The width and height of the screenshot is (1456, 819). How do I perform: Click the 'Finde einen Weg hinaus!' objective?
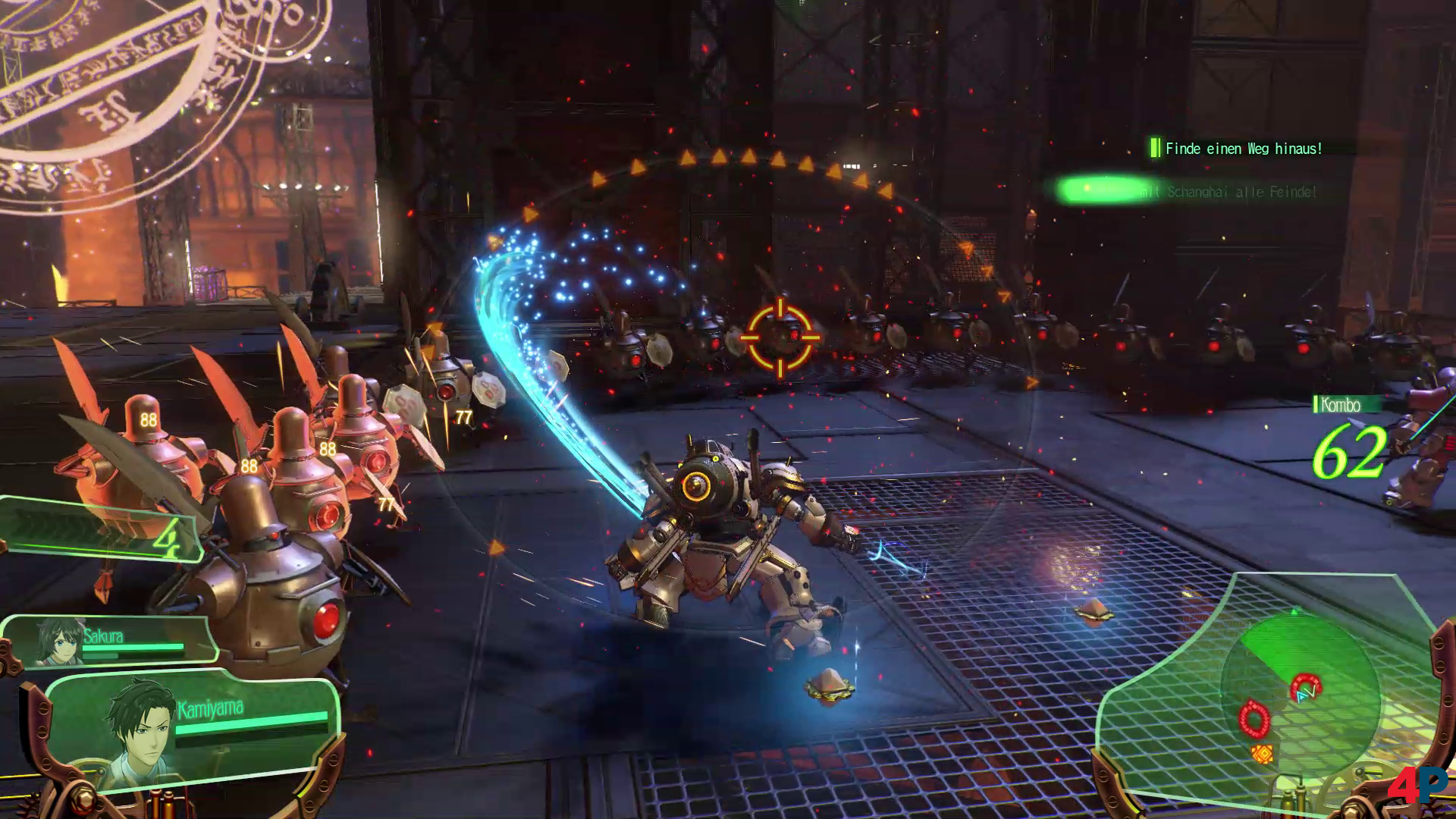click(x=1242, y=149)
